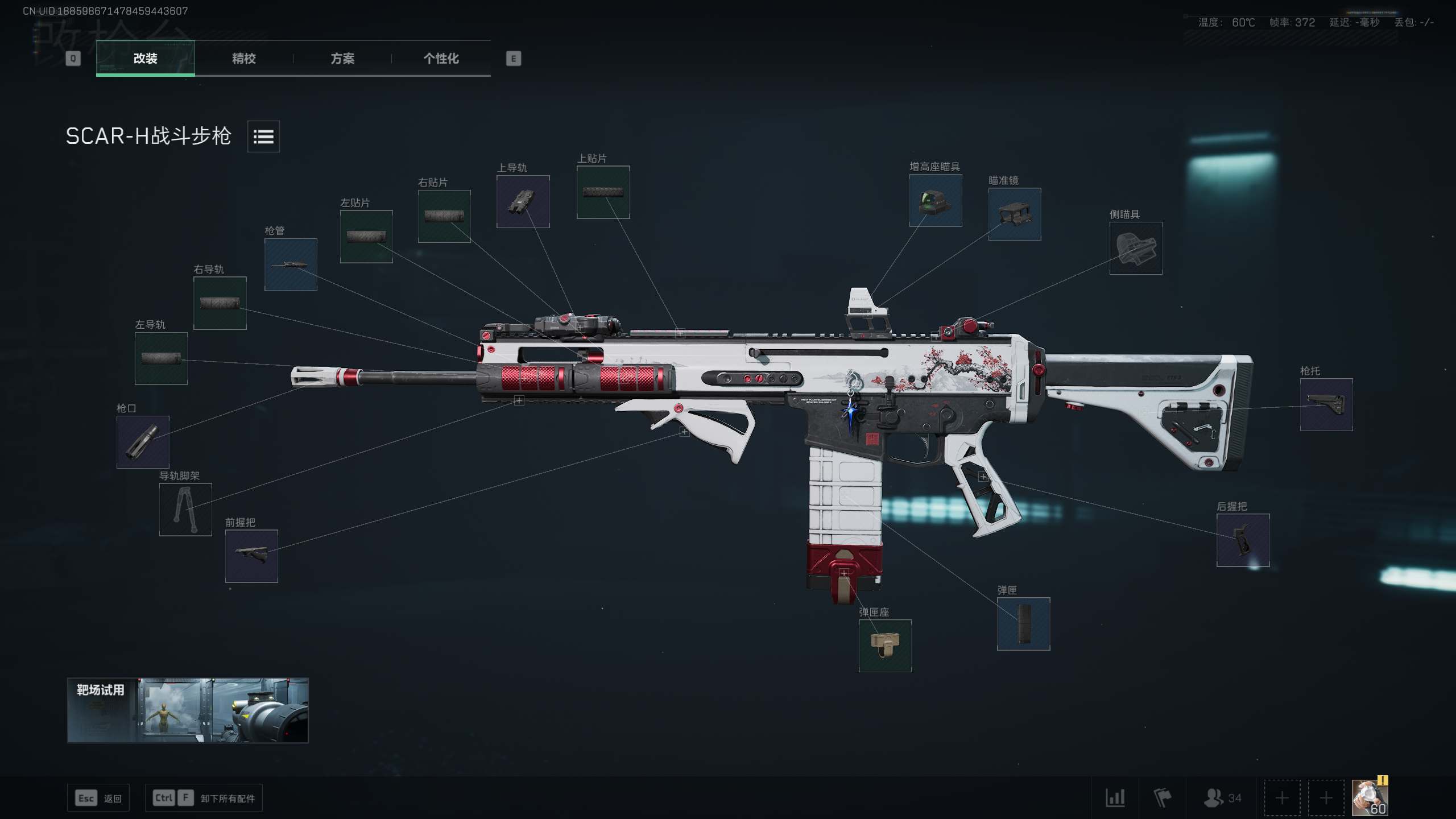1456x819 pixels.
Task: Switch to the 精校 tab
Action: point(243,59)
